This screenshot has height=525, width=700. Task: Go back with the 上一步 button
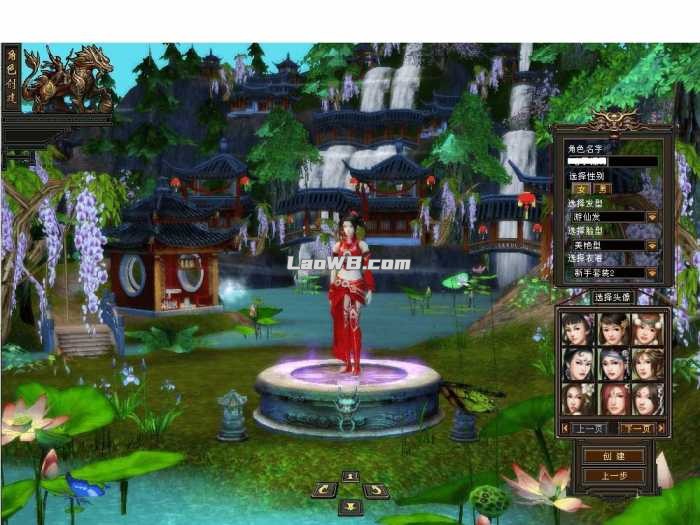tap(615, 476)
